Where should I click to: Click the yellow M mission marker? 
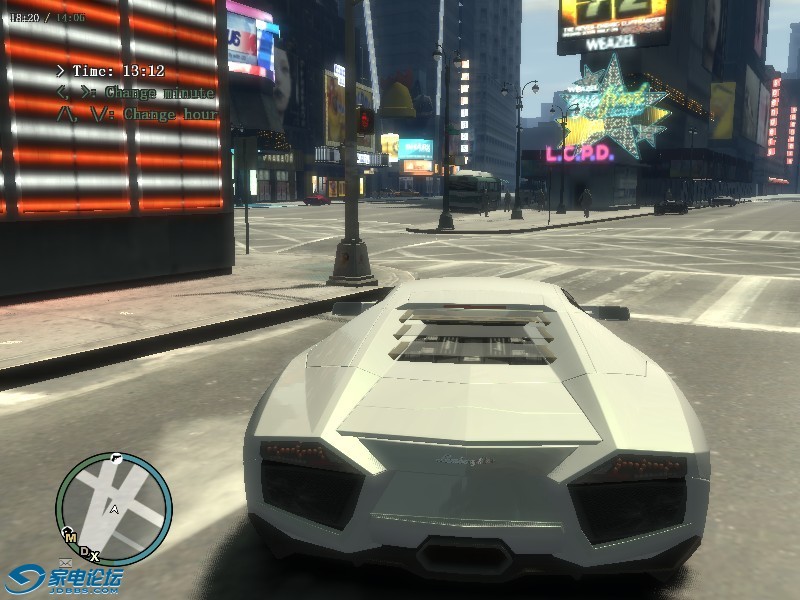tap(70, 537)
